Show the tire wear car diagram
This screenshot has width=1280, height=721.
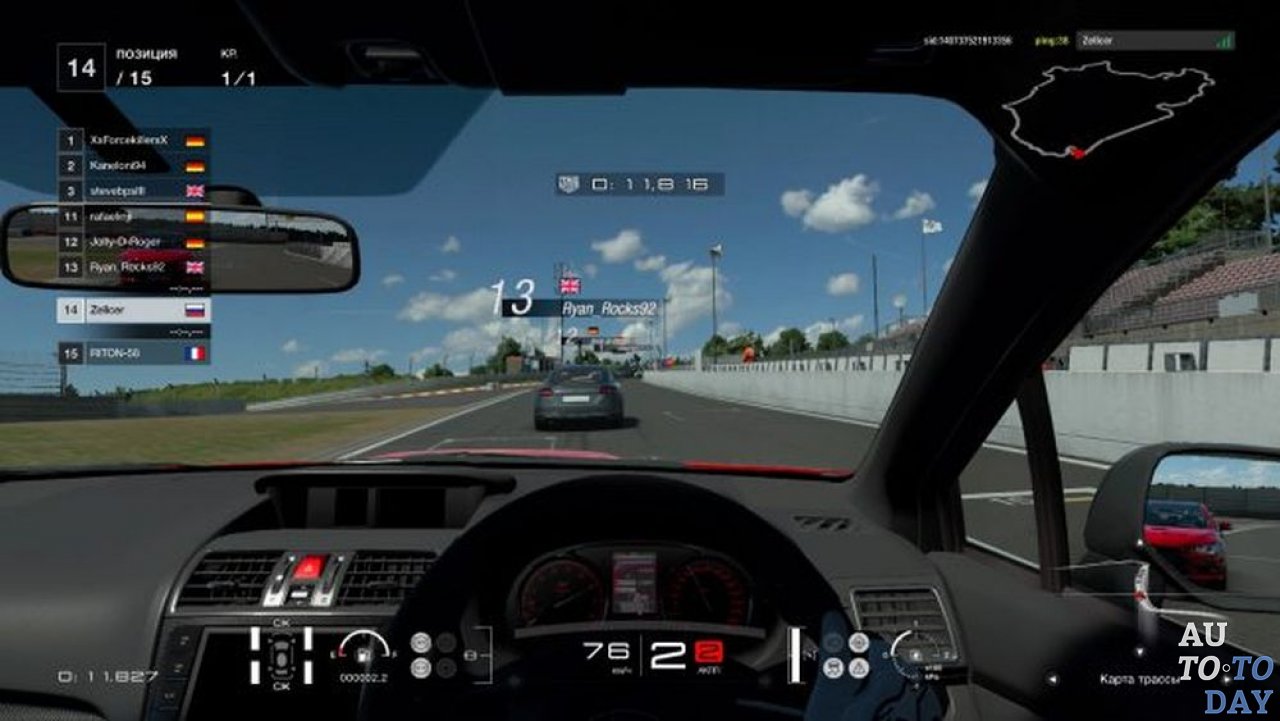pos(280,655)
